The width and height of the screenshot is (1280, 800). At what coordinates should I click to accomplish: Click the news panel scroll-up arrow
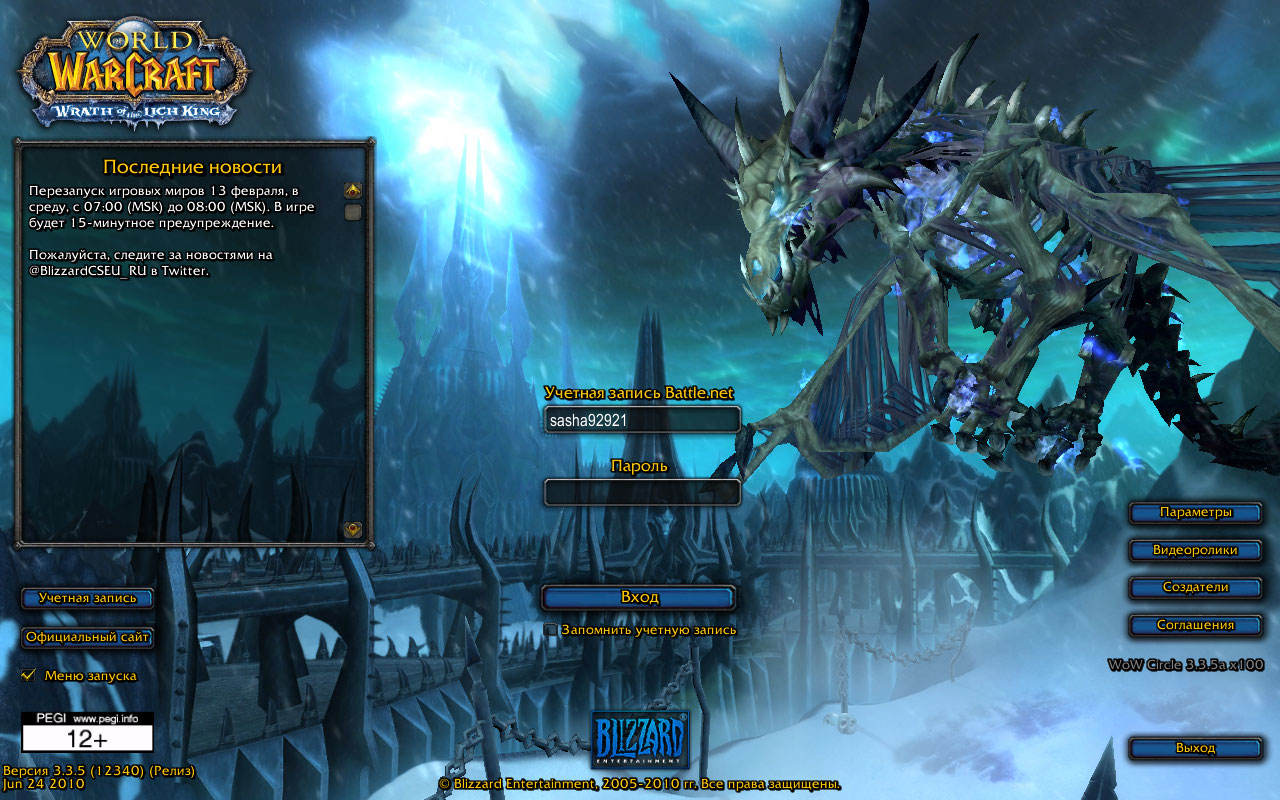353,190
